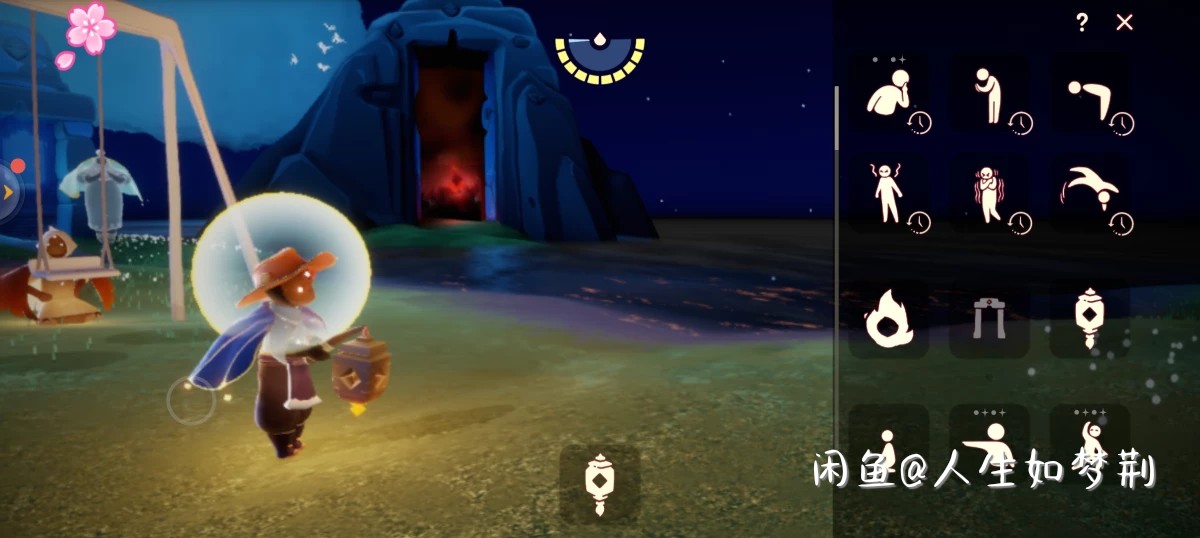Tap the pink cherry blossom icon
1200x538 pixels.
pos(89,30)
